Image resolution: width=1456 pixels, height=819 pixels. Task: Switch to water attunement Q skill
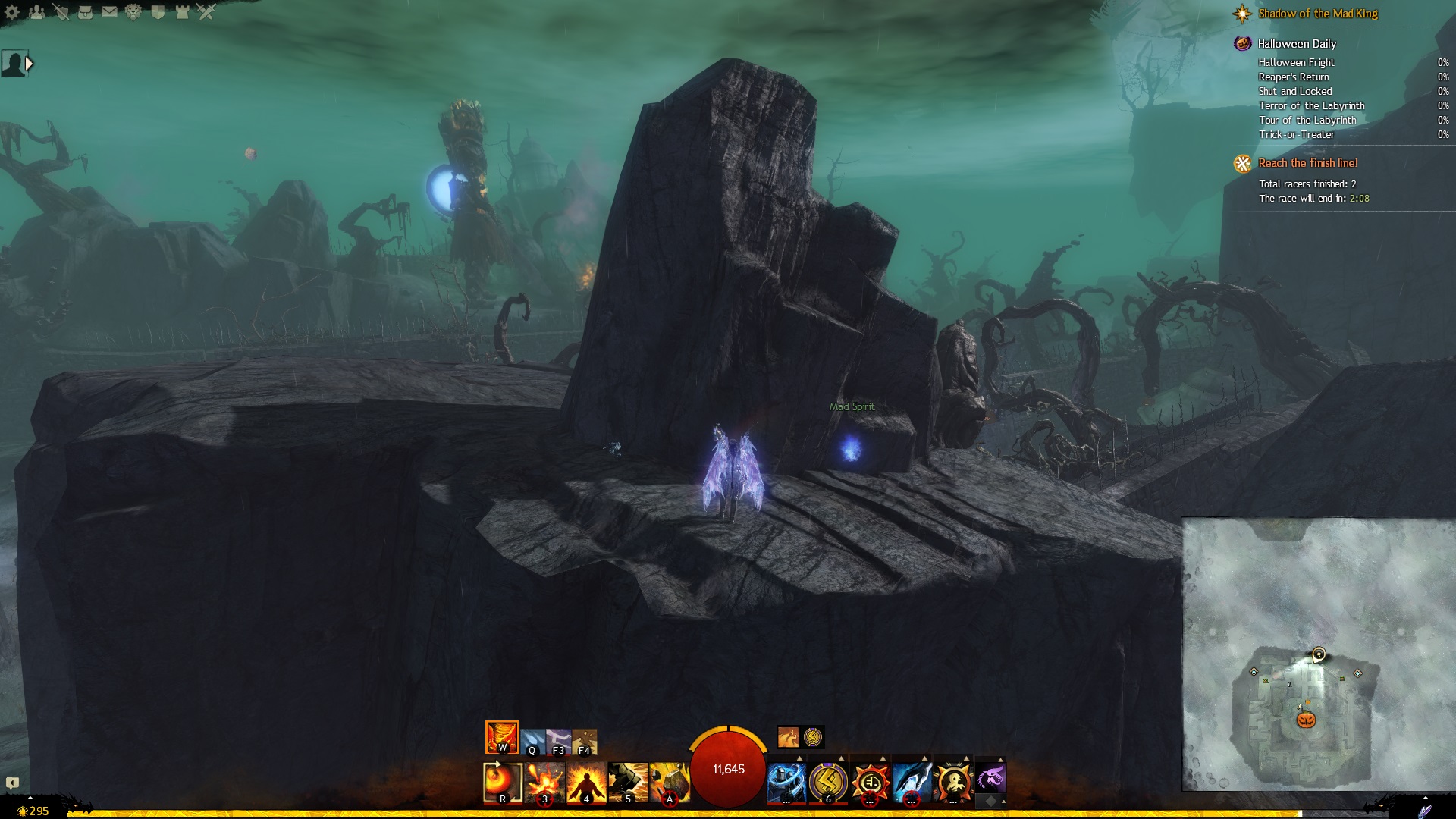click(x=532, y=742)
